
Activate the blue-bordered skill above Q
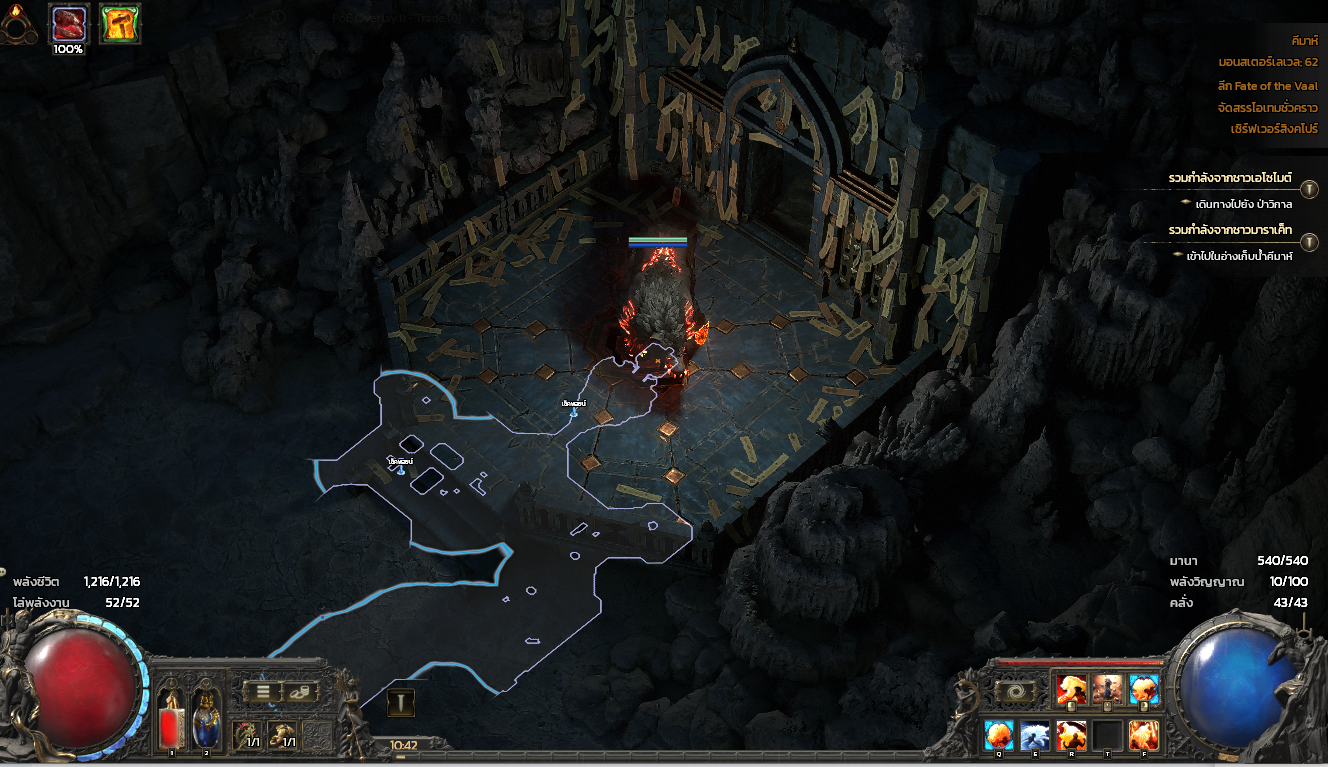tap(999, 735)
